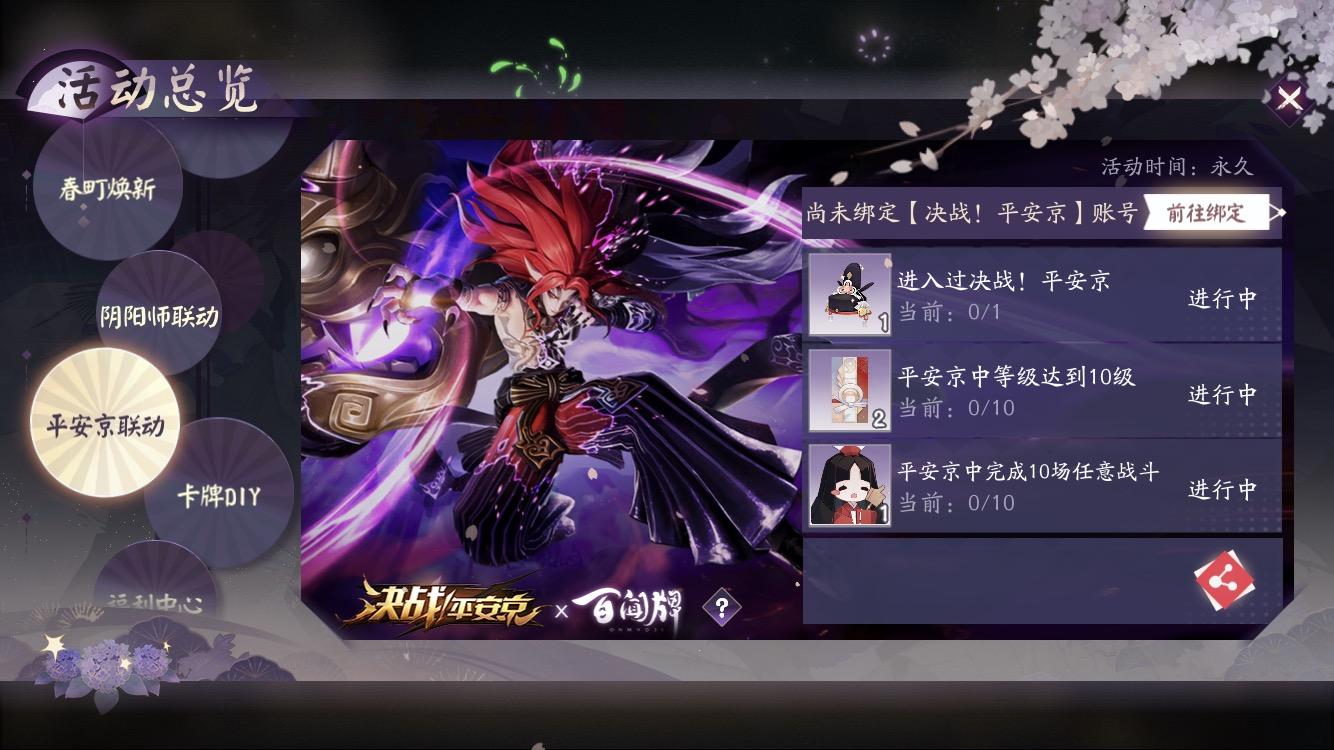The width and height of the screenshot is (1334, 750).
Task: Click reward icon for the 10 battles quest
Action: (849, 487)
